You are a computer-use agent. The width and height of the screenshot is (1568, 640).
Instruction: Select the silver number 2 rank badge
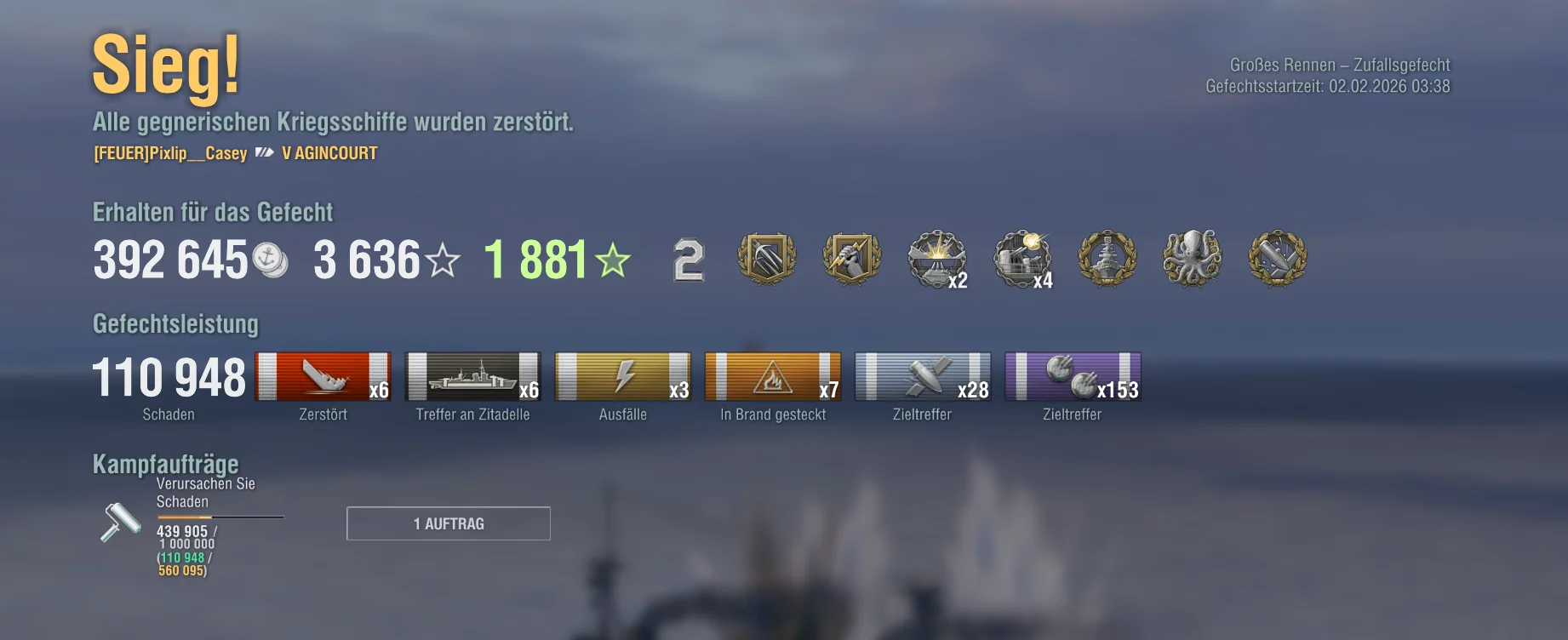point(689,260)
